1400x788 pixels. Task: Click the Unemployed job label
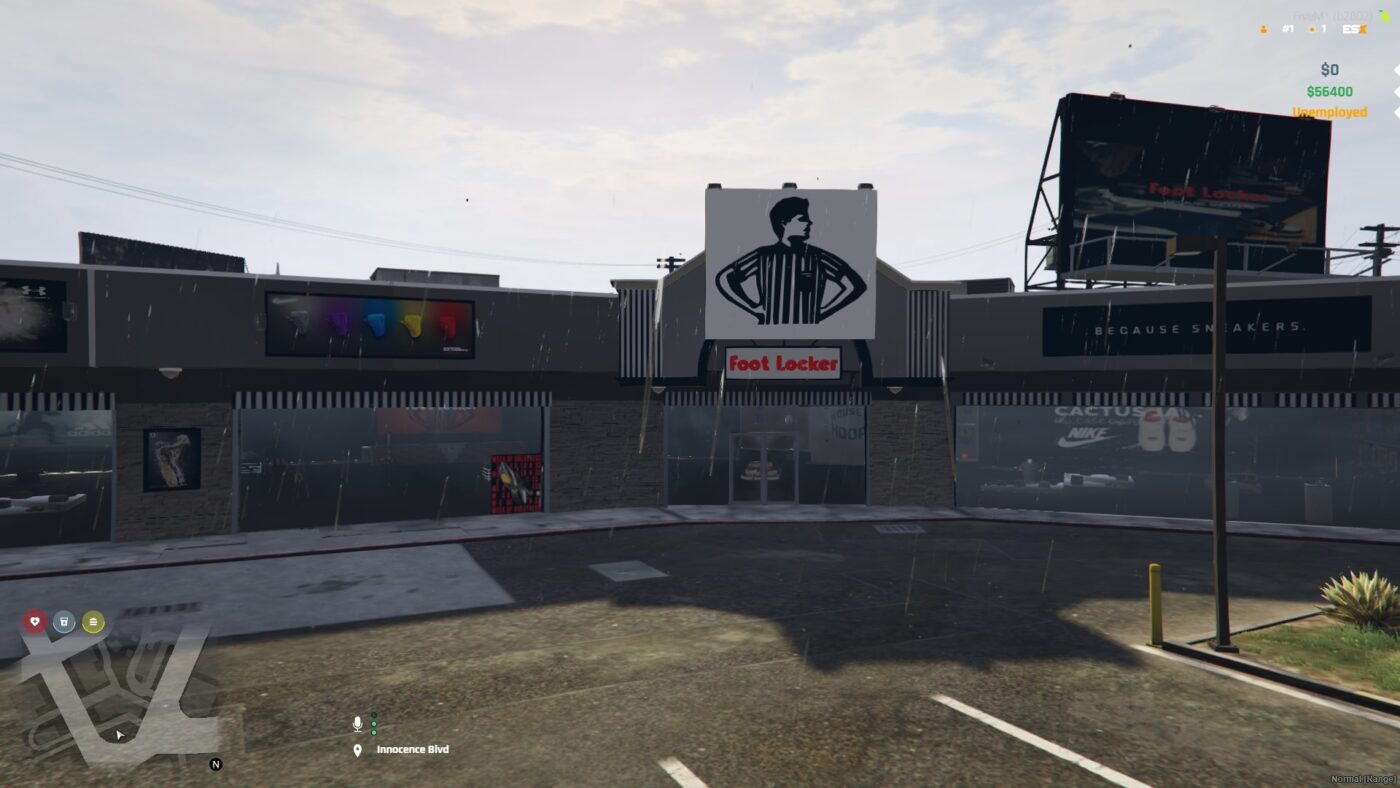pos(1330,112)
